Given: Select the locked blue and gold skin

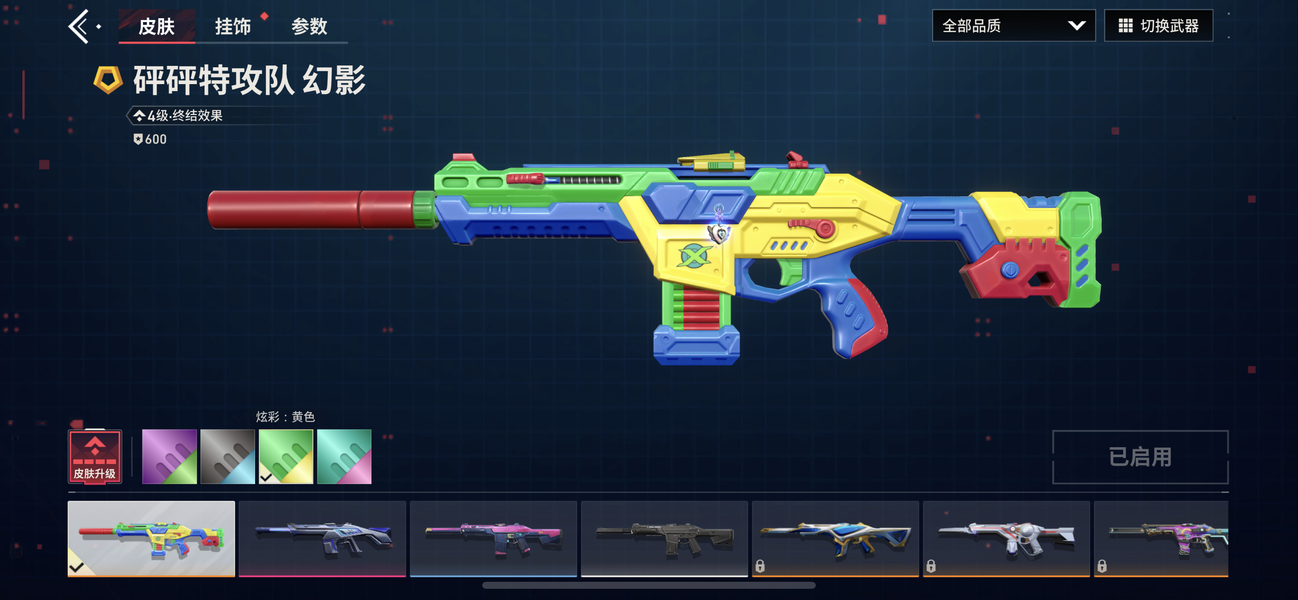Looking at the screenshot, I should (x=835, y=538).
